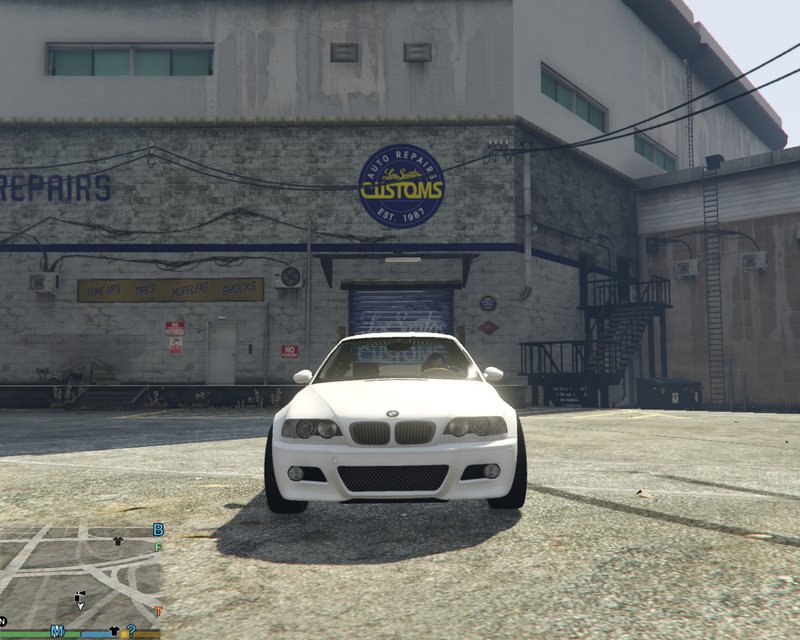Click the spray can Customs shop marker
800x640 pixels.
click(x=81, y=595)
